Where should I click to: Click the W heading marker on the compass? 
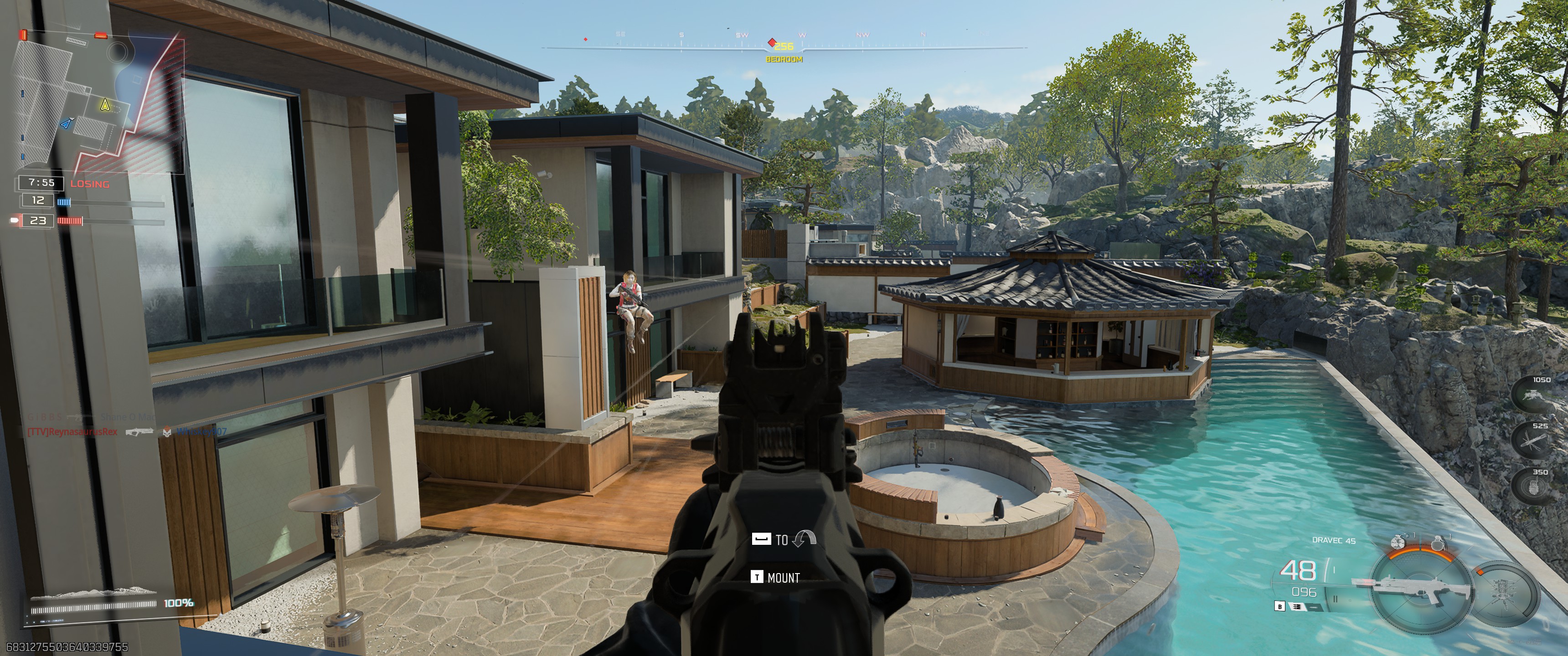click(x=804, y=35)
